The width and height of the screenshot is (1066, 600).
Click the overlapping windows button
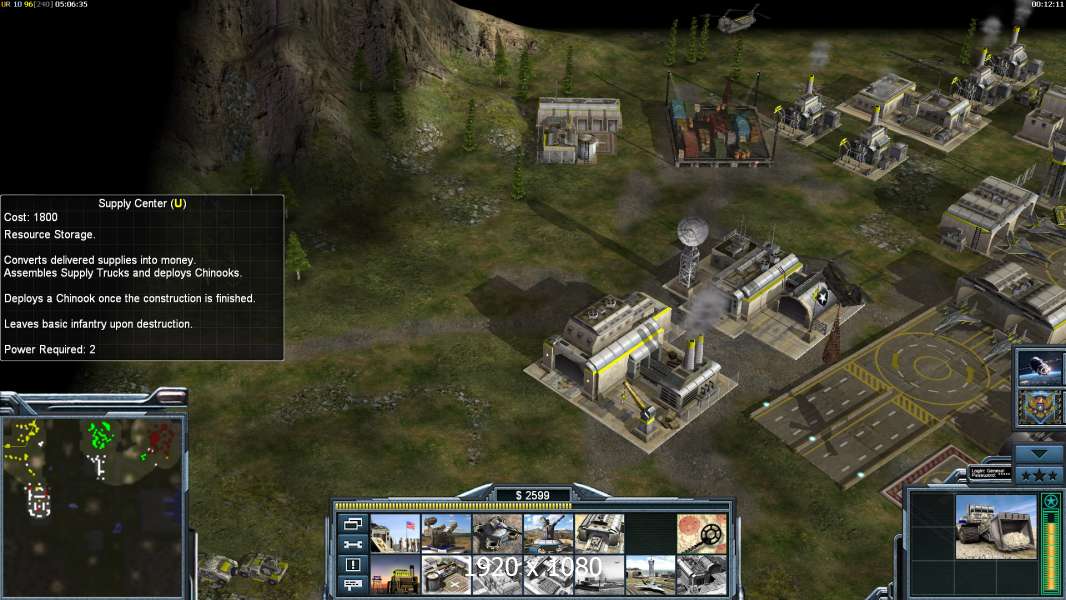coord(352,524)
